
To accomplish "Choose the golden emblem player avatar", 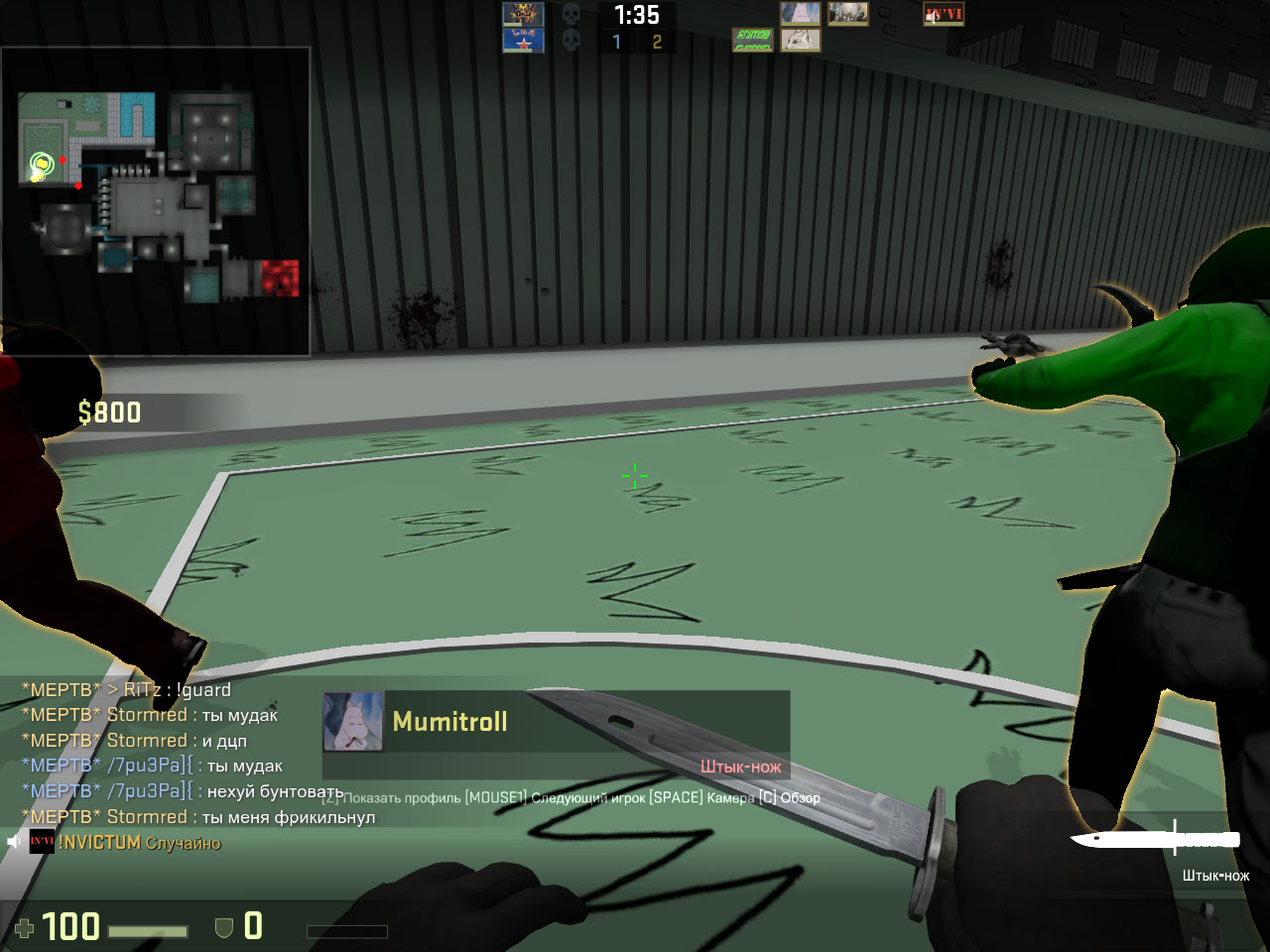I will click(x=523, y=14).
